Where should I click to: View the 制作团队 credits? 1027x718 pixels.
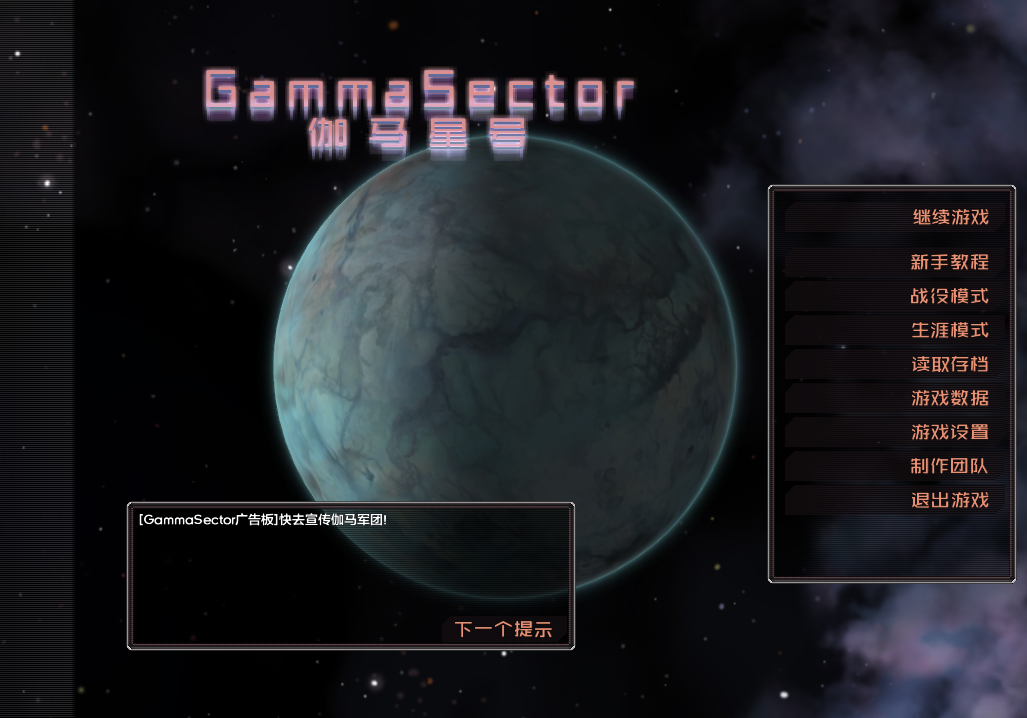(949, 466)
